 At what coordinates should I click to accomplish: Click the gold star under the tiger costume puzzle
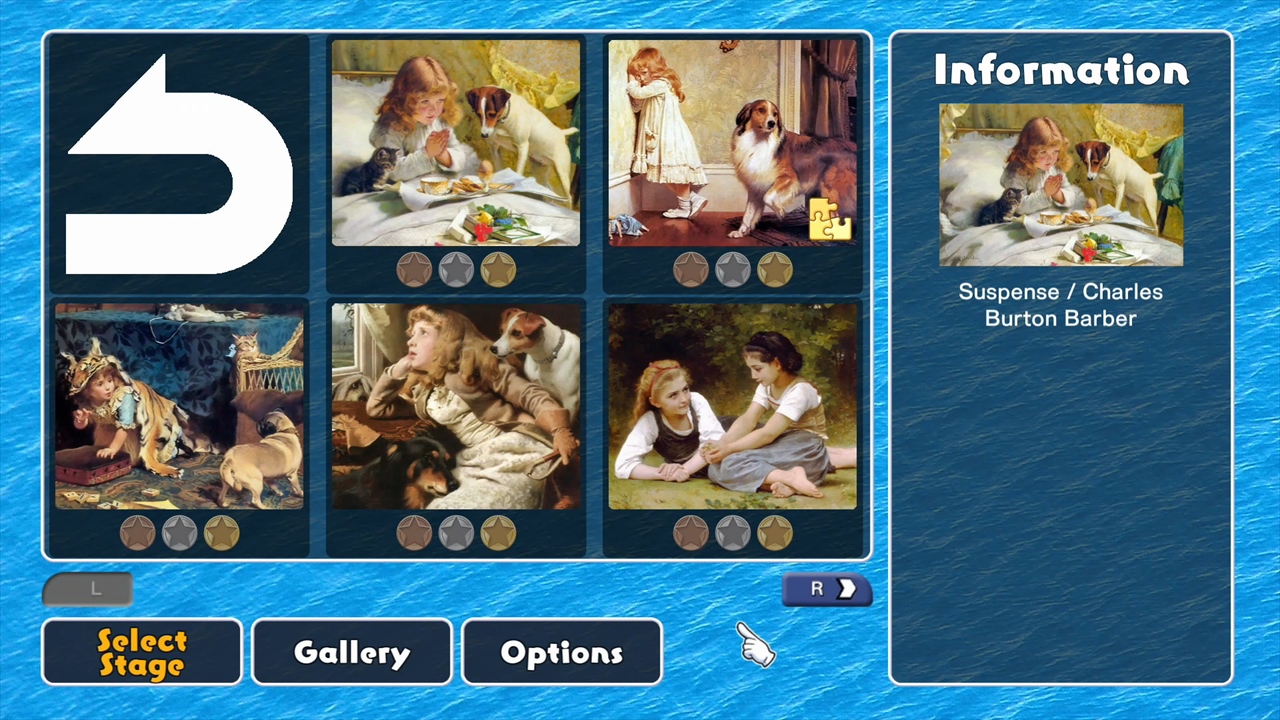tap(222, 532)
